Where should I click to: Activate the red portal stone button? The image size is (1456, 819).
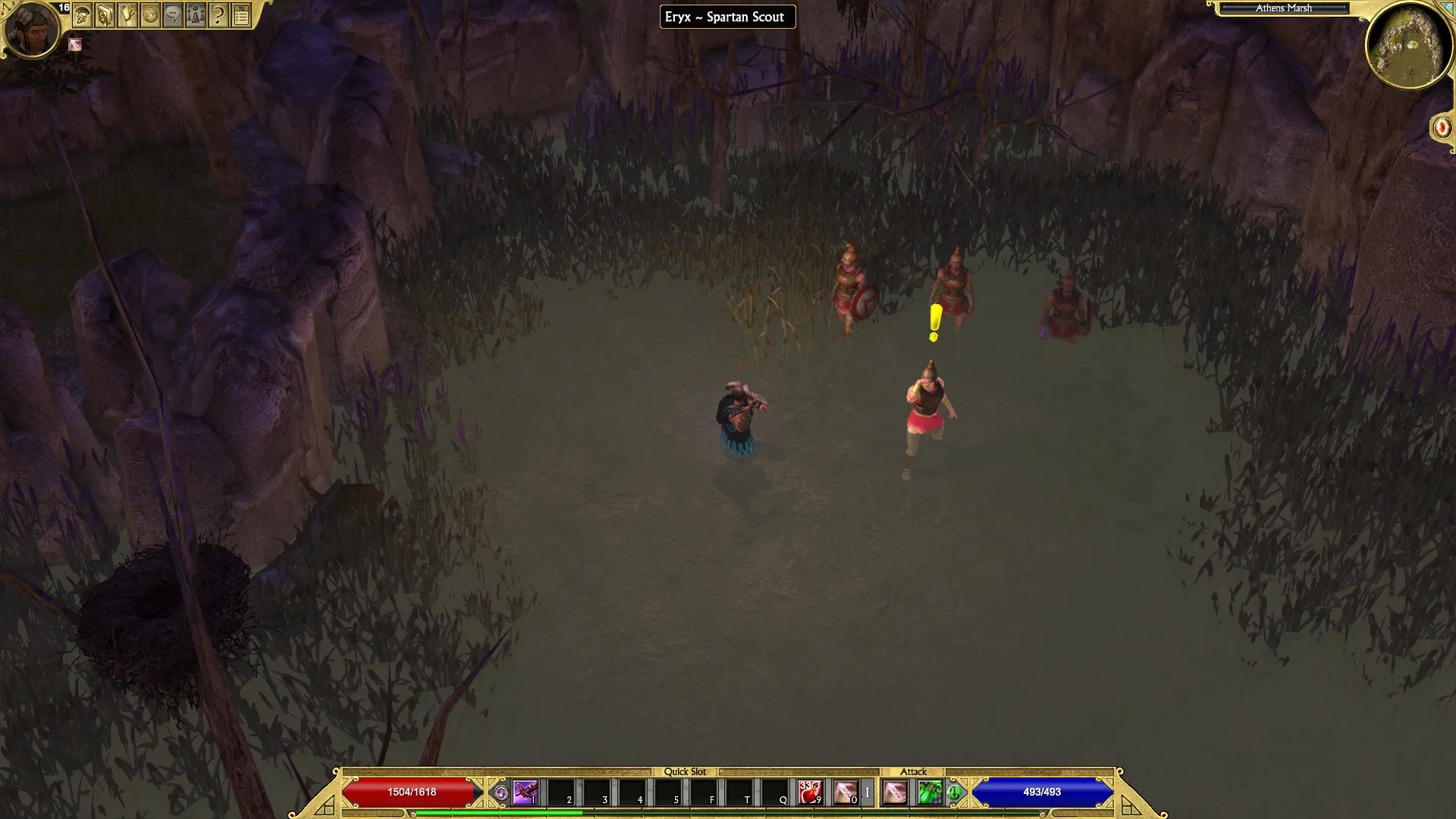tap(1442, 127)
